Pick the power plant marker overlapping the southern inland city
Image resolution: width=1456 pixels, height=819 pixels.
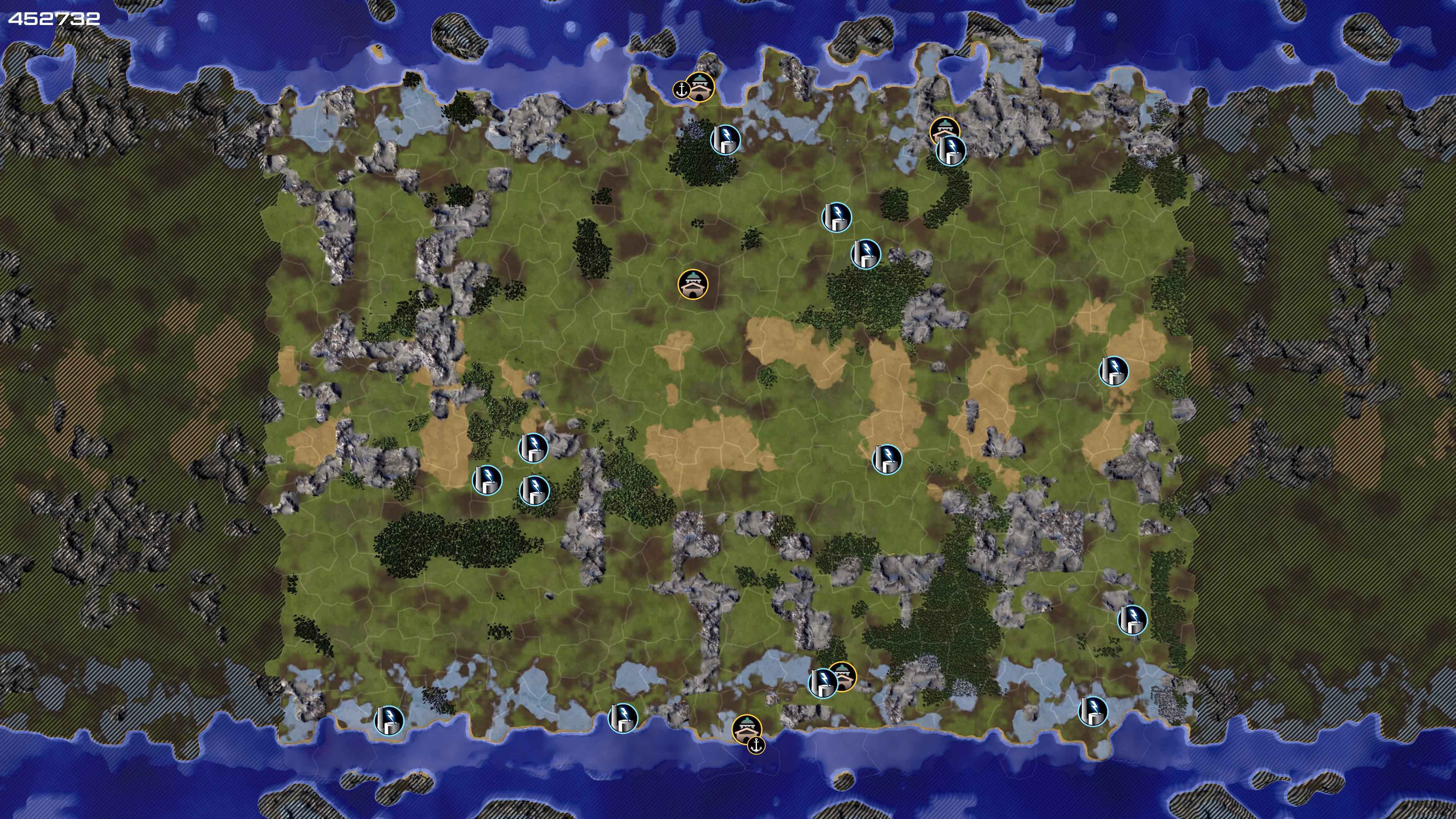823,683
